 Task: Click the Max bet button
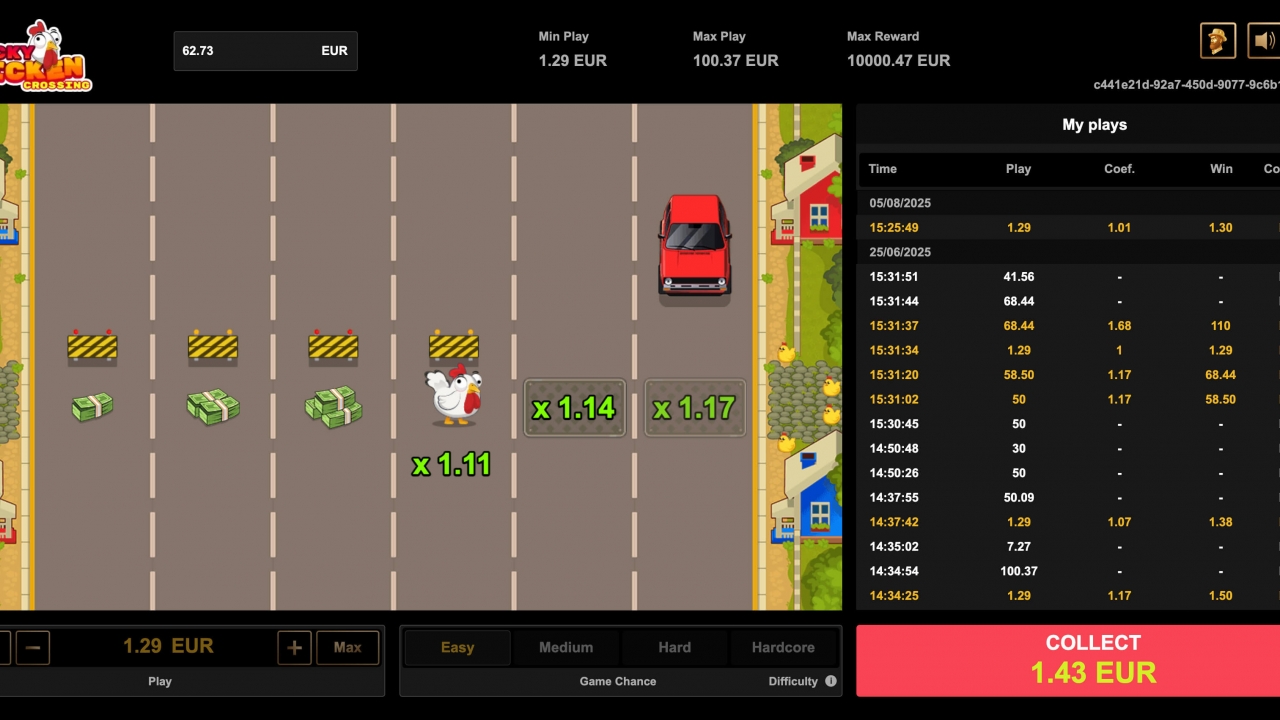(347, 647)
